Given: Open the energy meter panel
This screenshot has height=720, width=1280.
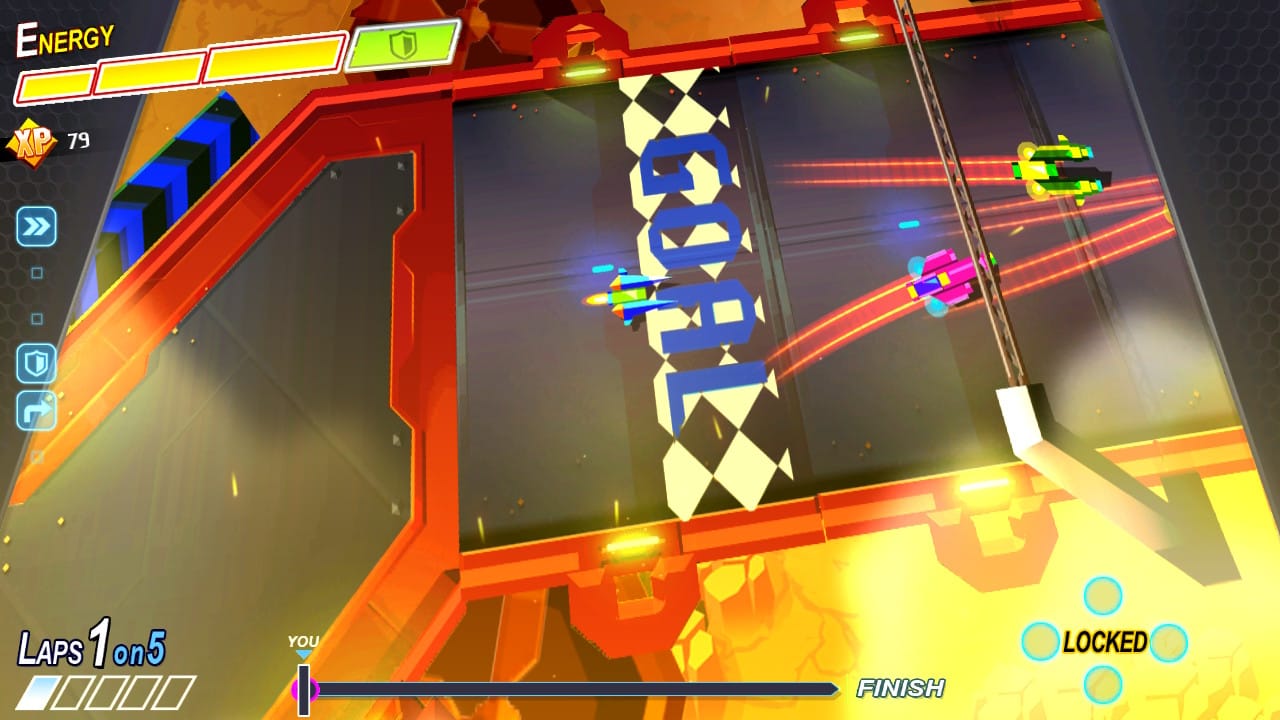Looking at the screenshot, I should pos(180,70).
